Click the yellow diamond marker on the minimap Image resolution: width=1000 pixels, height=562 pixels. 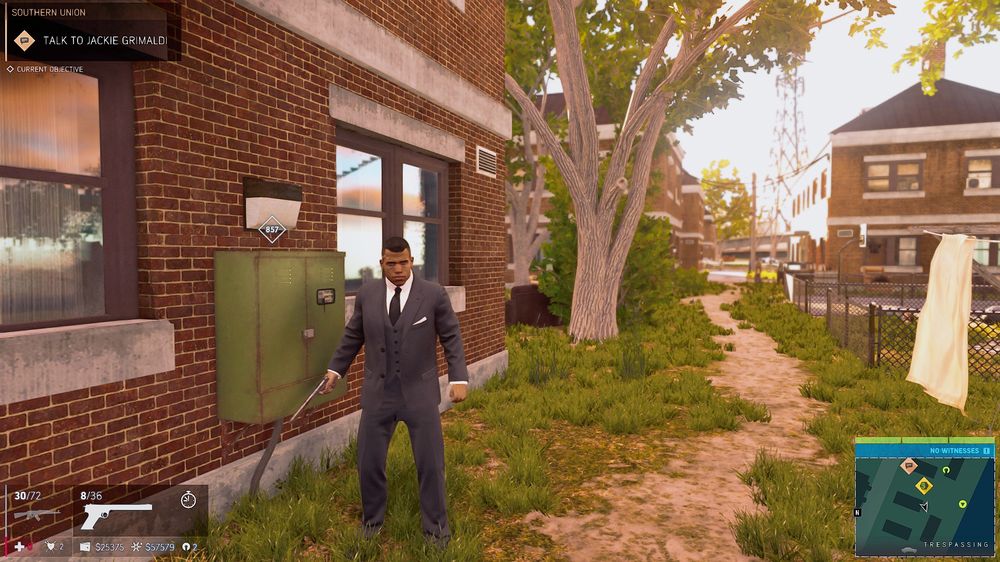pos(924,486)
